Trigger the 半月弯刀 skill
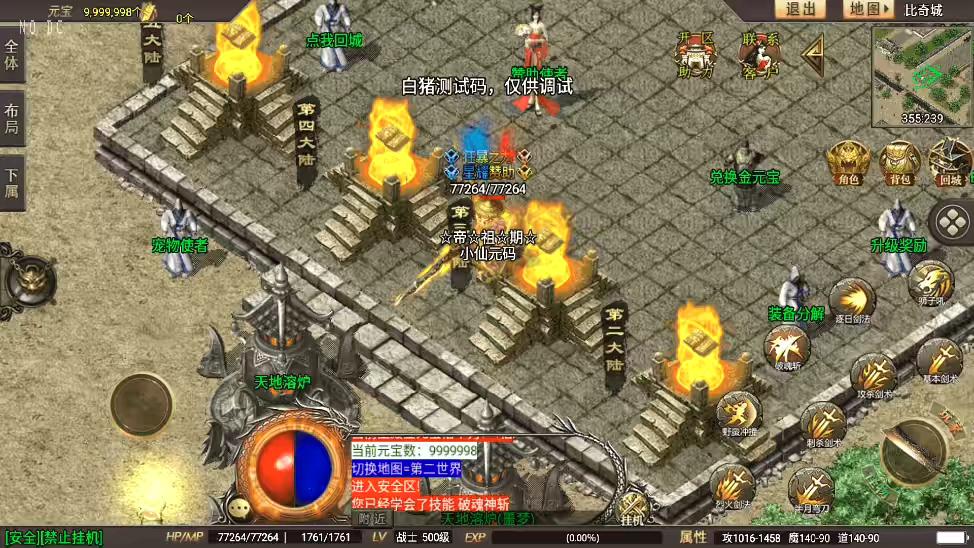974x548 pixels. point(809,490)
